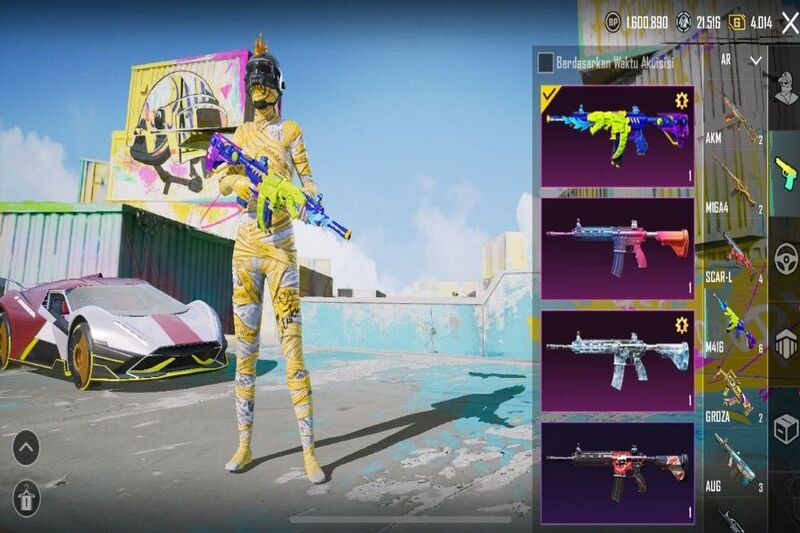Close the inventory screen with the X

(x=789, y=22)
